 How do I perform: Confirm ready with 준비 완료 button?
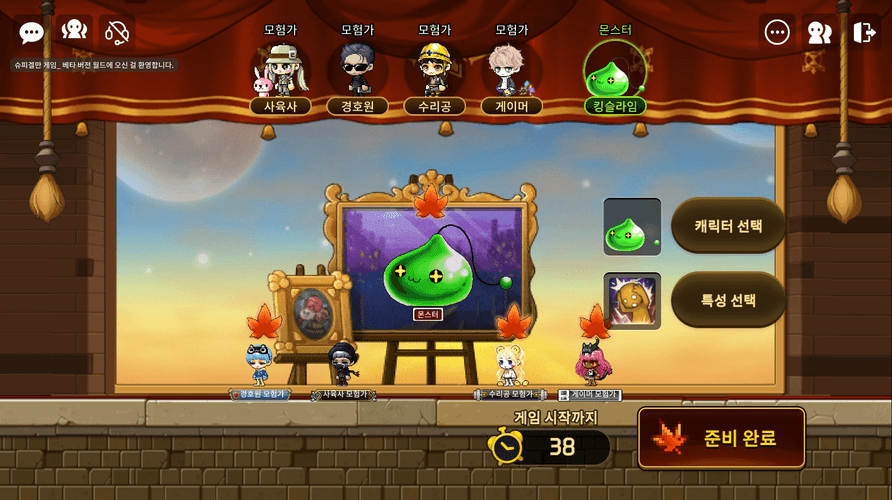pyautogui.click(x=721, y=438)
